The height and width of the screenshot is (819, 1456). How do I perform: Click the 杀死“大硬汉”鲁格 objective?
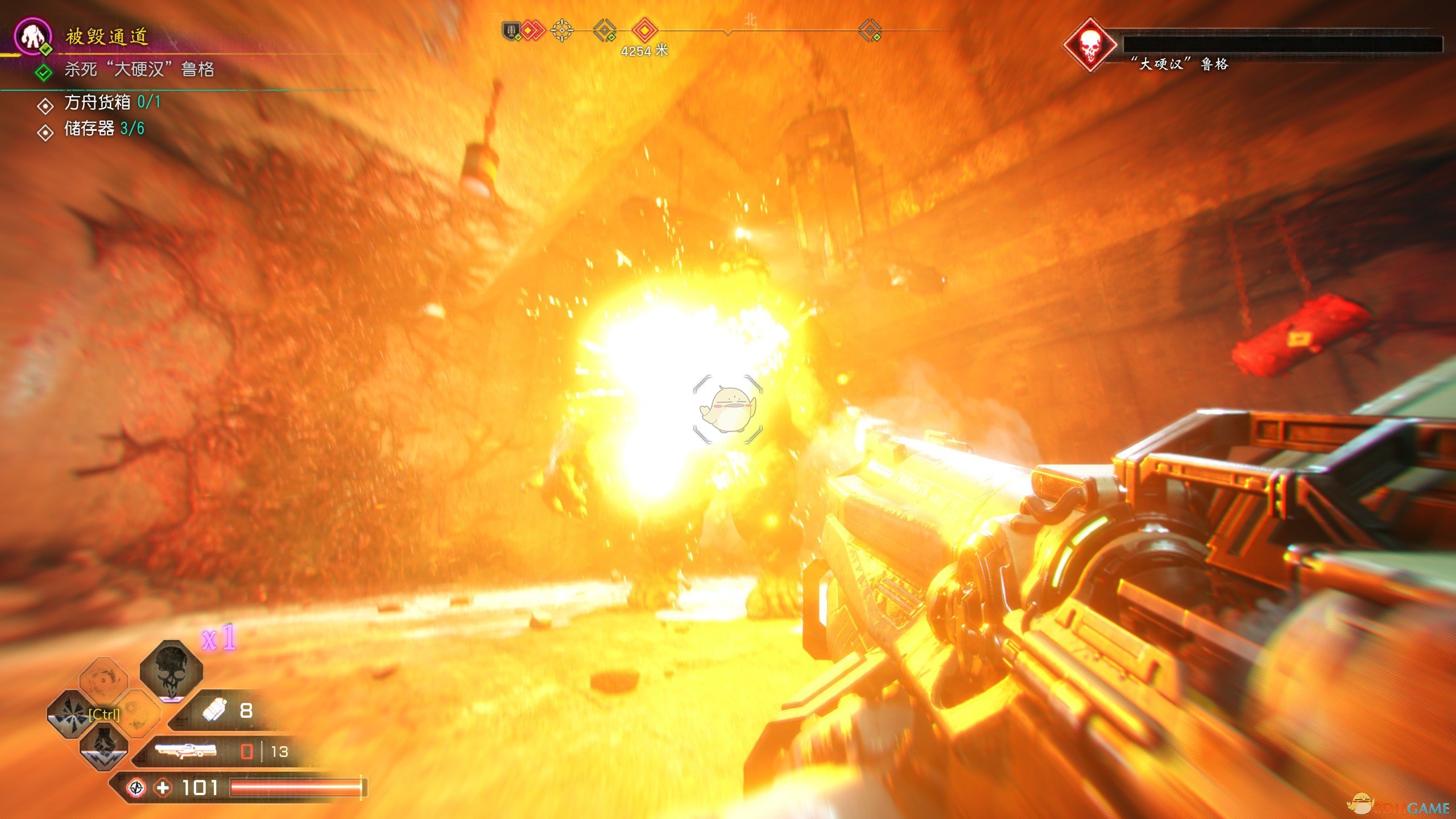139,69
